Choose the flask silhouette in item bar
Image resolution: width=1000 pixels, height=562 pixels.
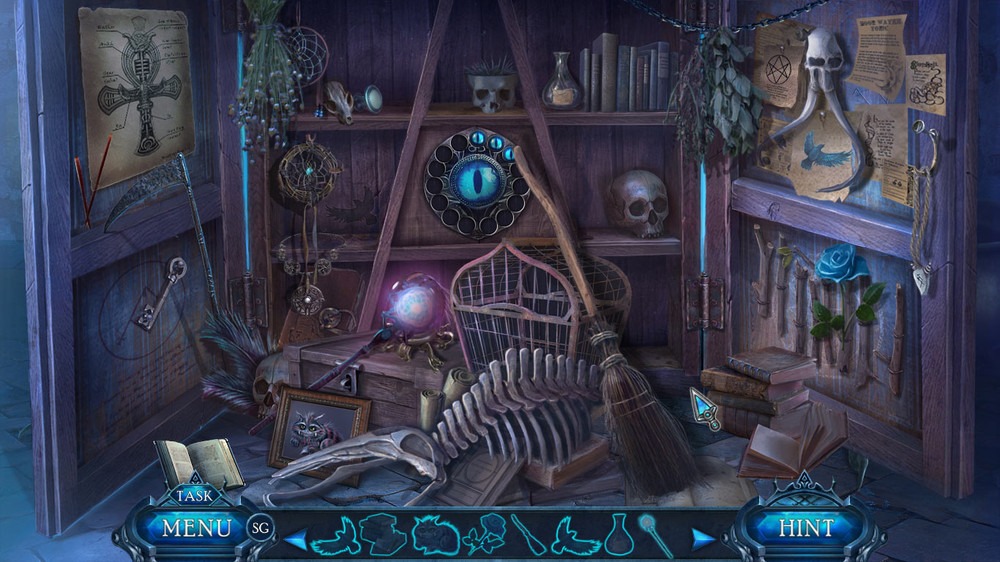point(618,535)
